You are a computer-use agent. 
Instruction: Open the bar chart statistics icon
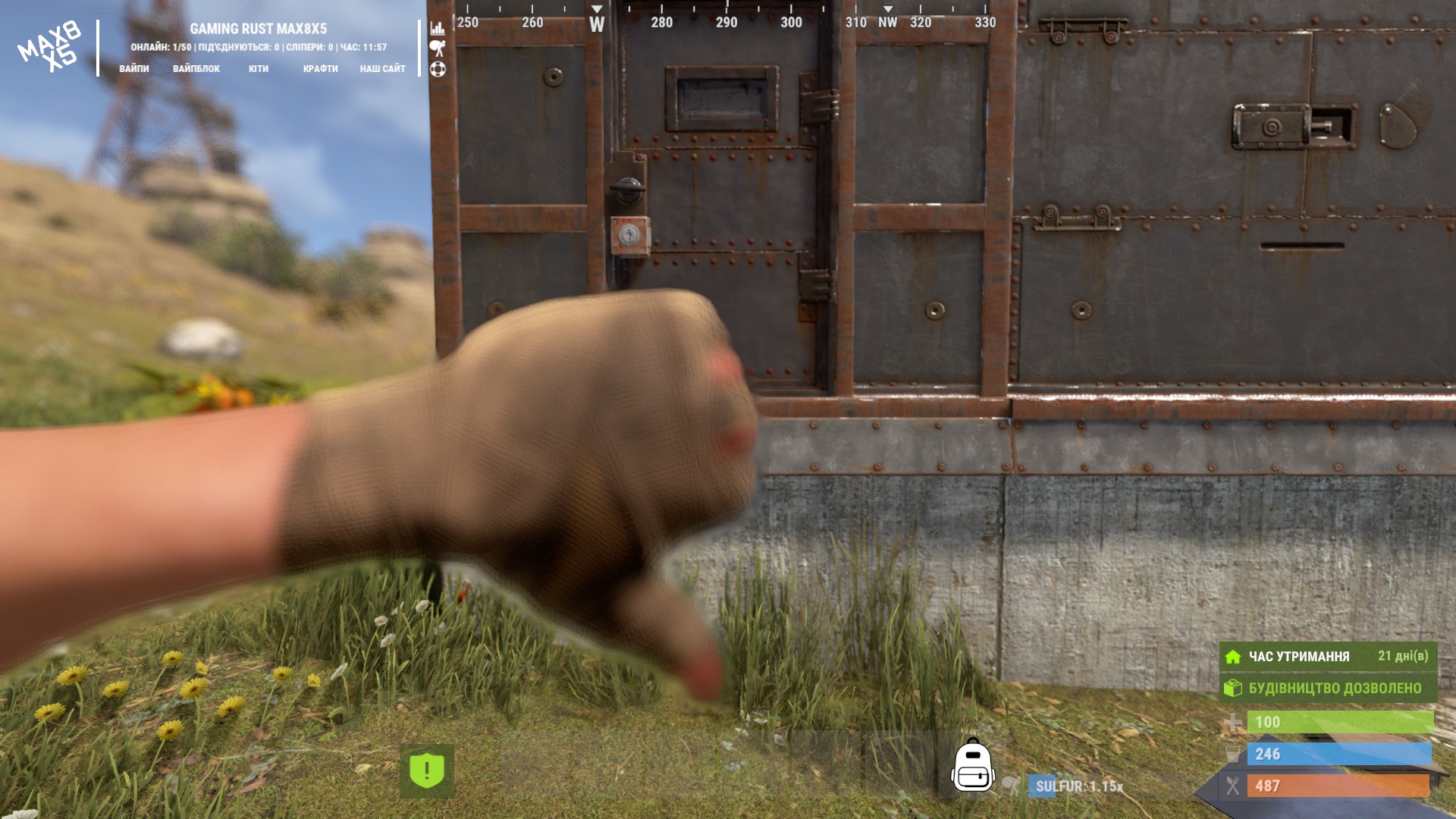click(438, 29)
